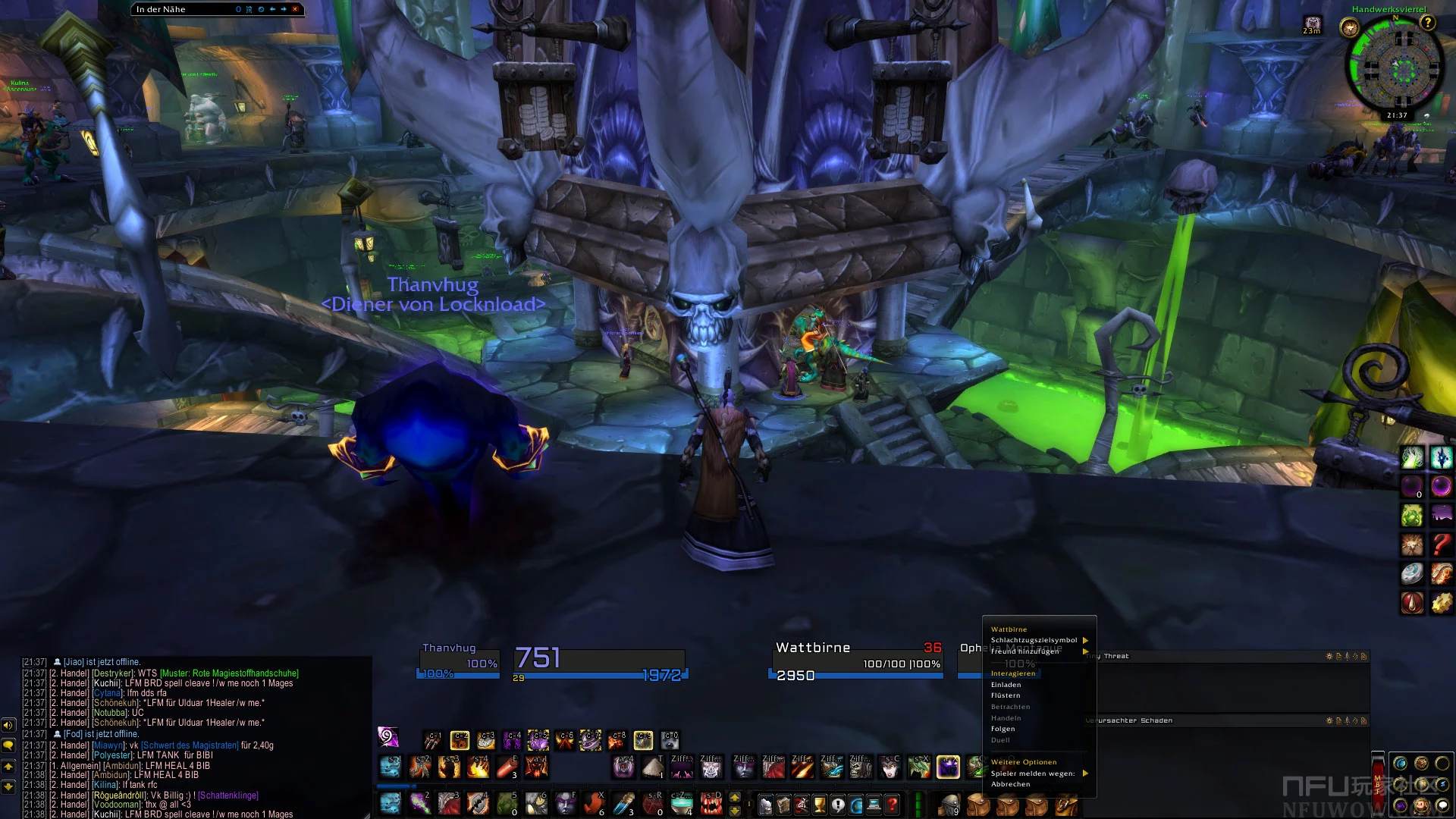Choose Einladen in the Wattbirne context menu
This screenshot has height=819, width=1456.
click(1006, 685)
